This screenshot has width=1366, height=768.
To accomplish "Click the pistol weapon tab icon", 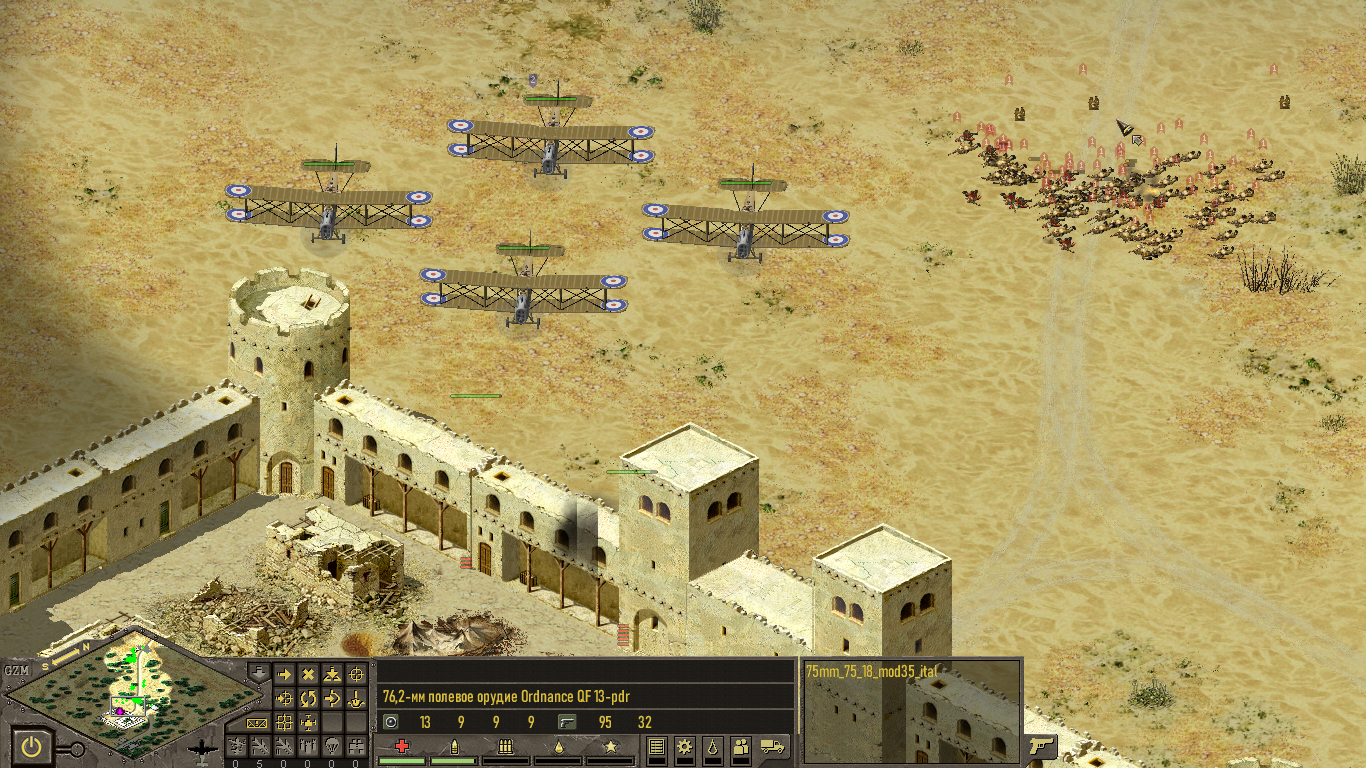I will click(1041, 746).
